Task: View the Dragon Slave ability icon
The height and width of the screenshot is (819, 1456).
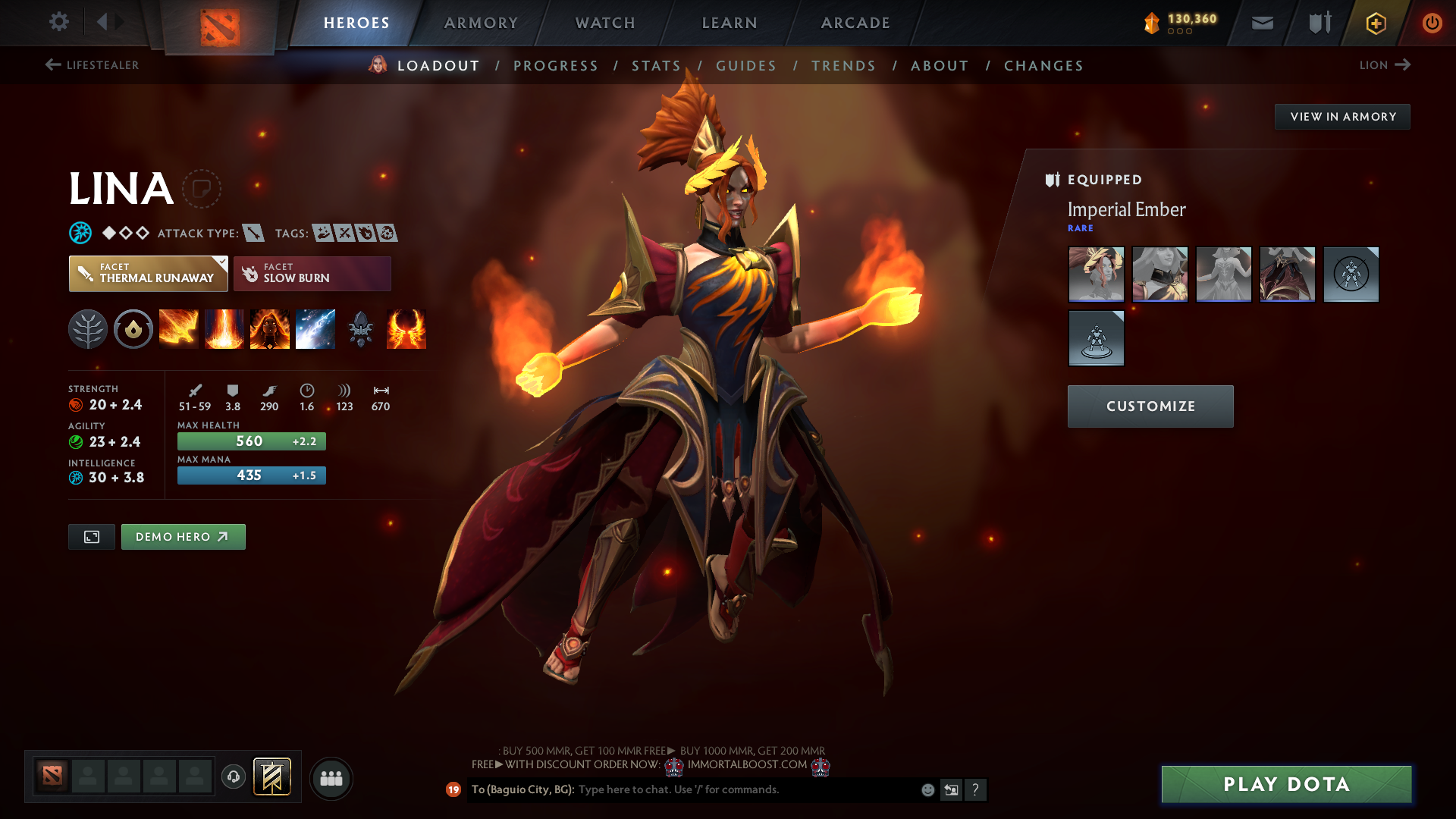Action: (179, 329)
